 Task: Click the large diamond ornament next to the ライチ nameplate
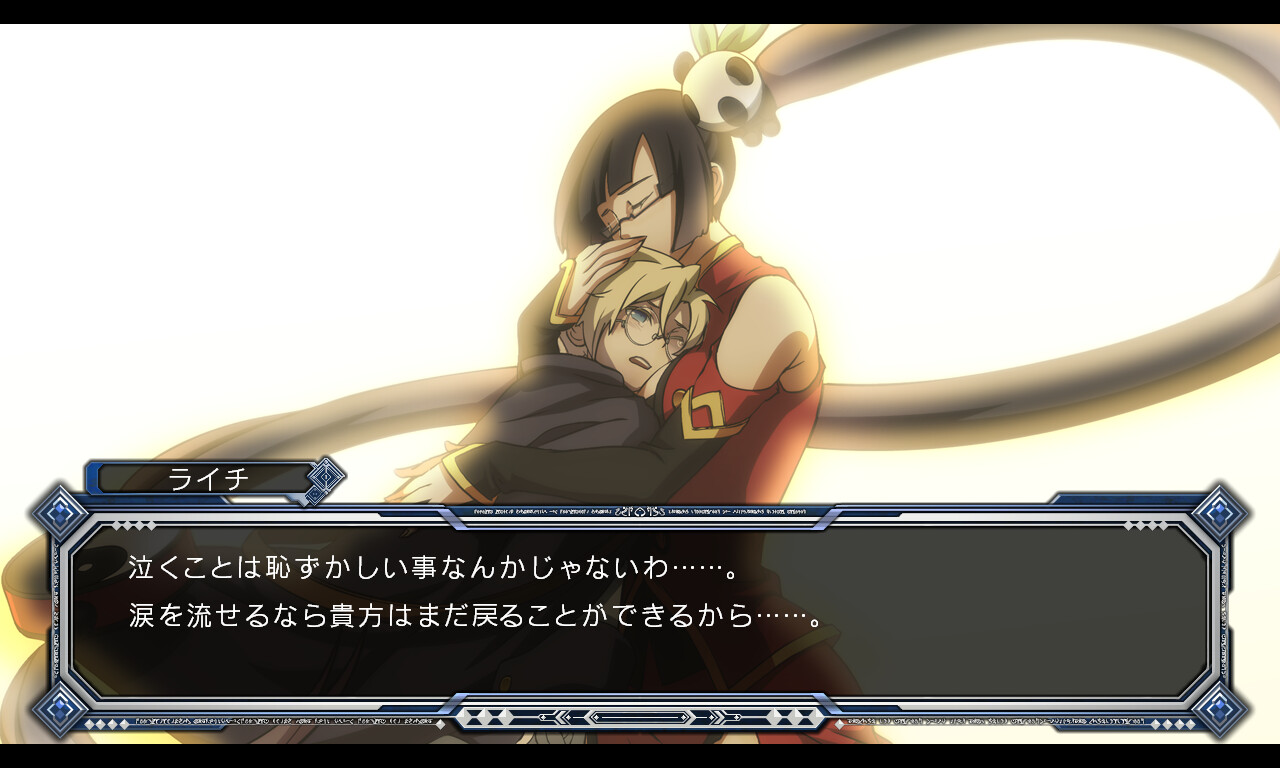click(325, 478)
